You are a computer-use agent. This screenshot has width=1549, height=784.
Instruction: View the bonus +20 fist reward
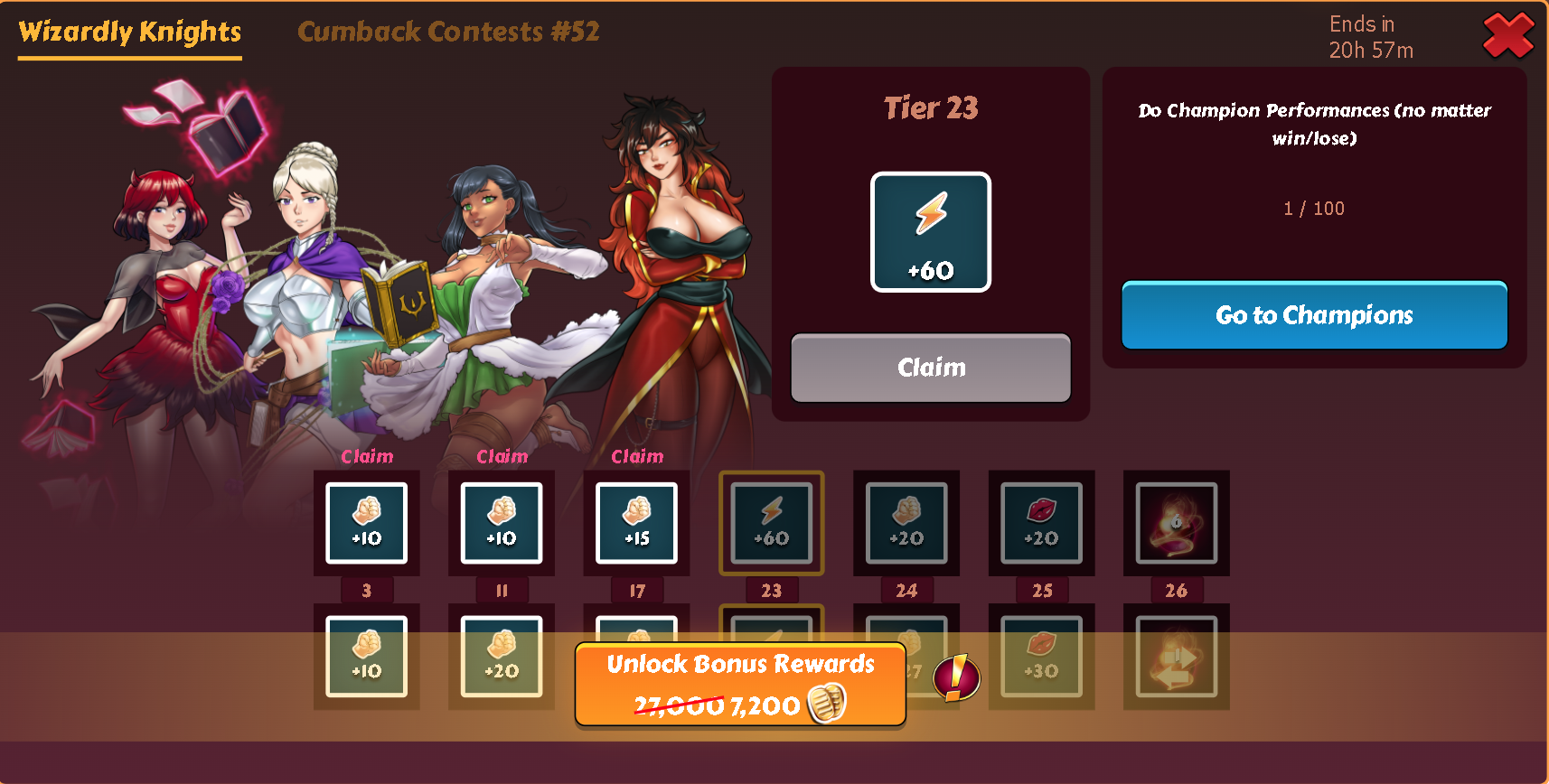click(x=502, y=656)
